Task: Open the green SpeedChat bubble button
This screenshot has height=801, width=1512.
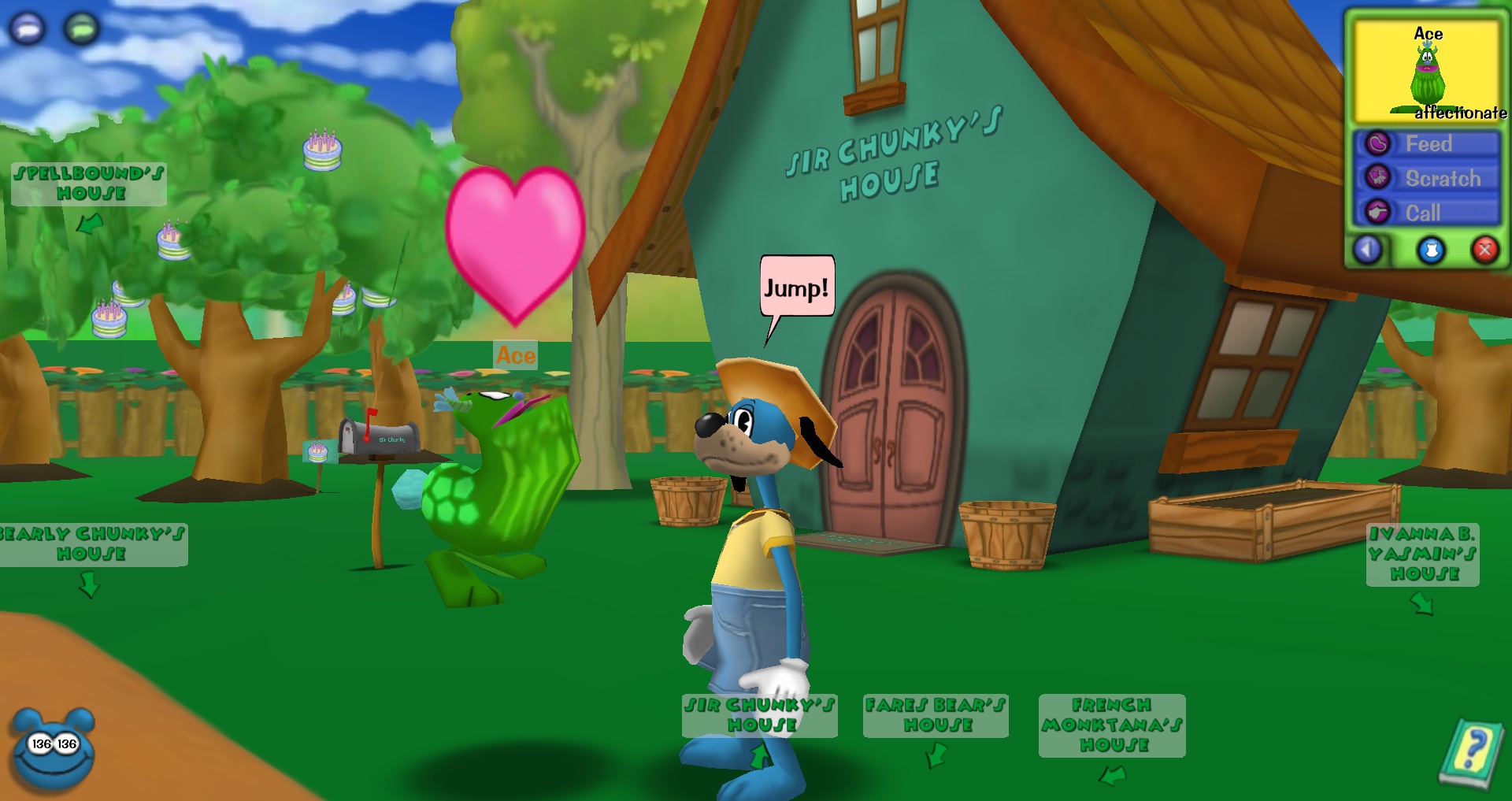Action: pos(82,29)
